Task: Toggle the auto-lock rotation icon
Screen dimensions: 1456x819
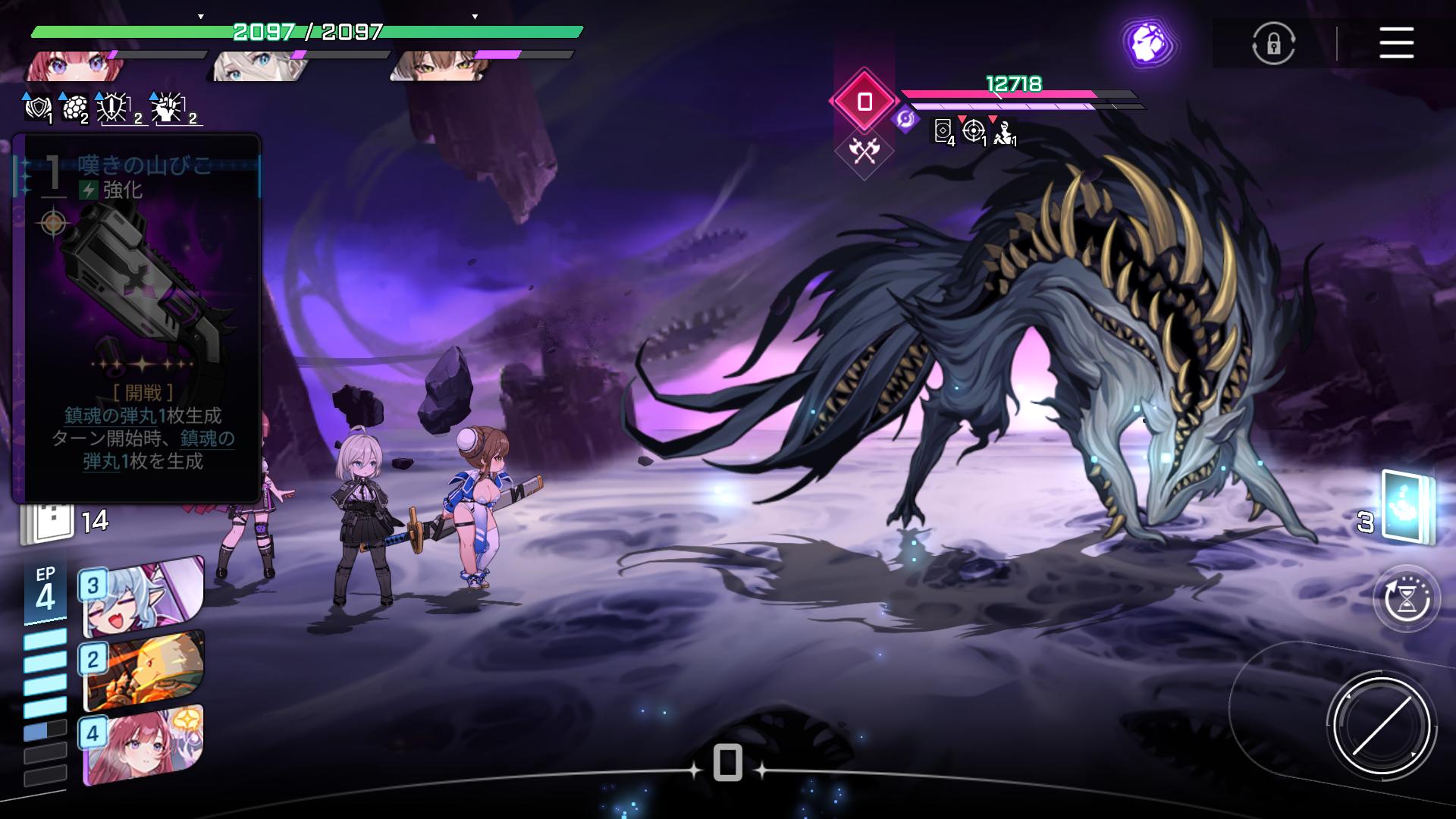Action: coord(1273,43)
